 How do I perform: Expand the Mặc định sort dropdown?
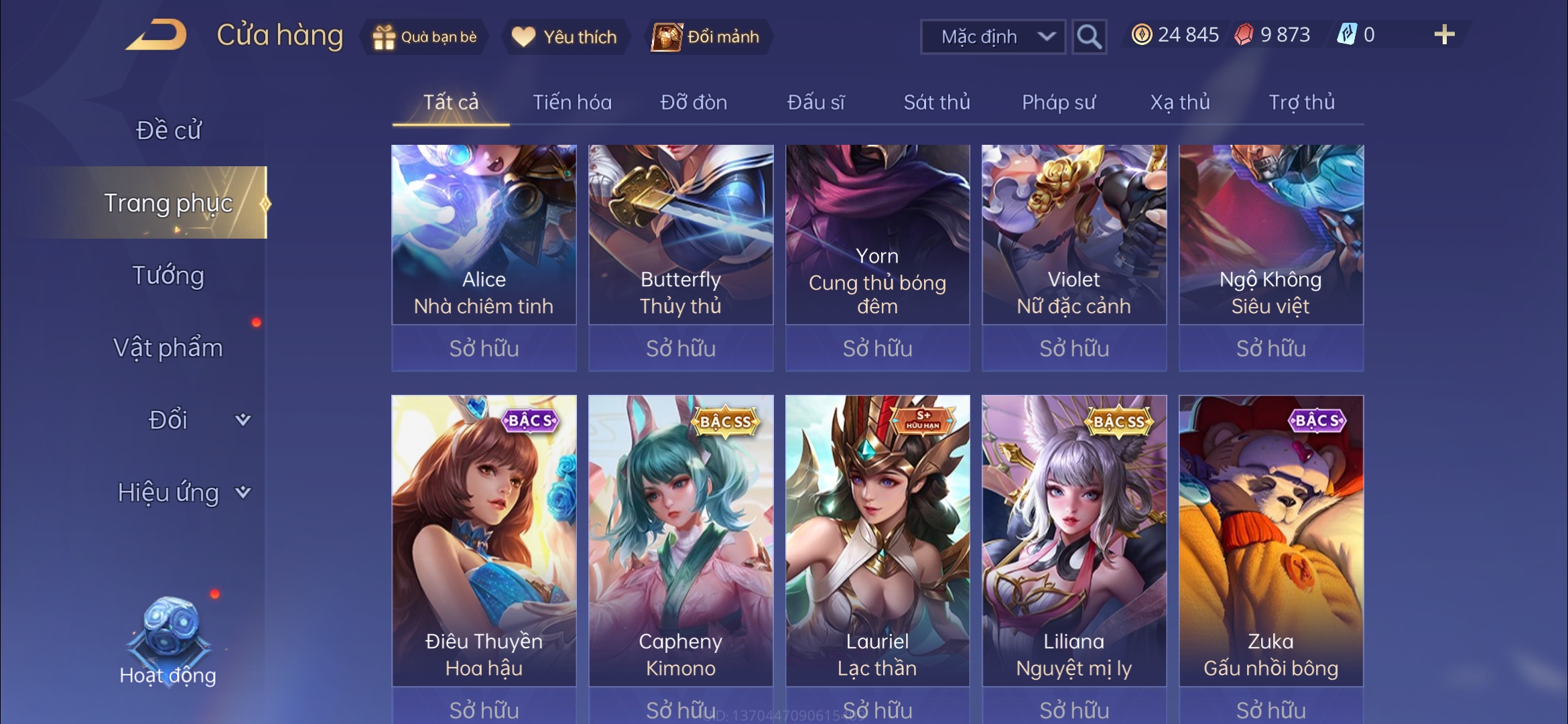(993, 37)
